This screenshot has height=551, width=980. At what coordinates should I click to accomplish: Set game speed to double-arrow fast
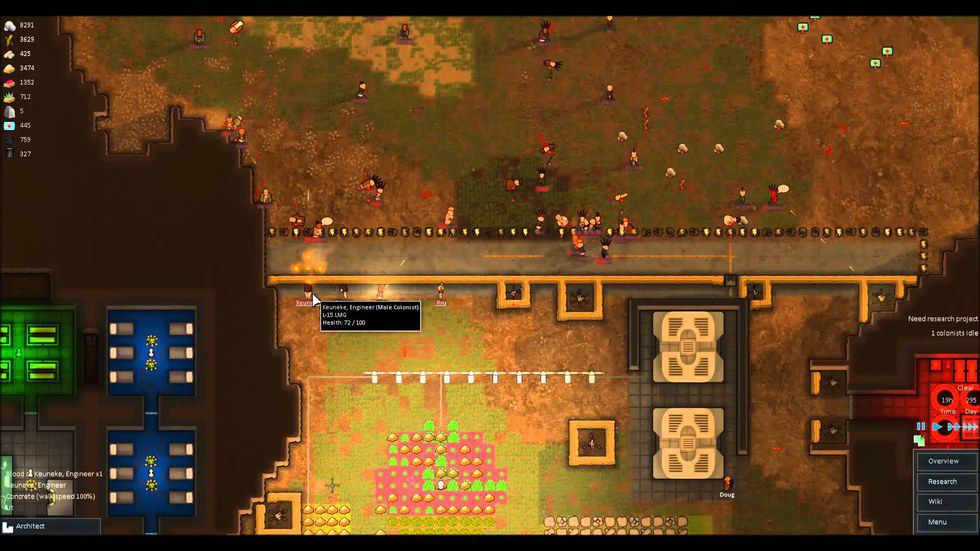point(952,426)
